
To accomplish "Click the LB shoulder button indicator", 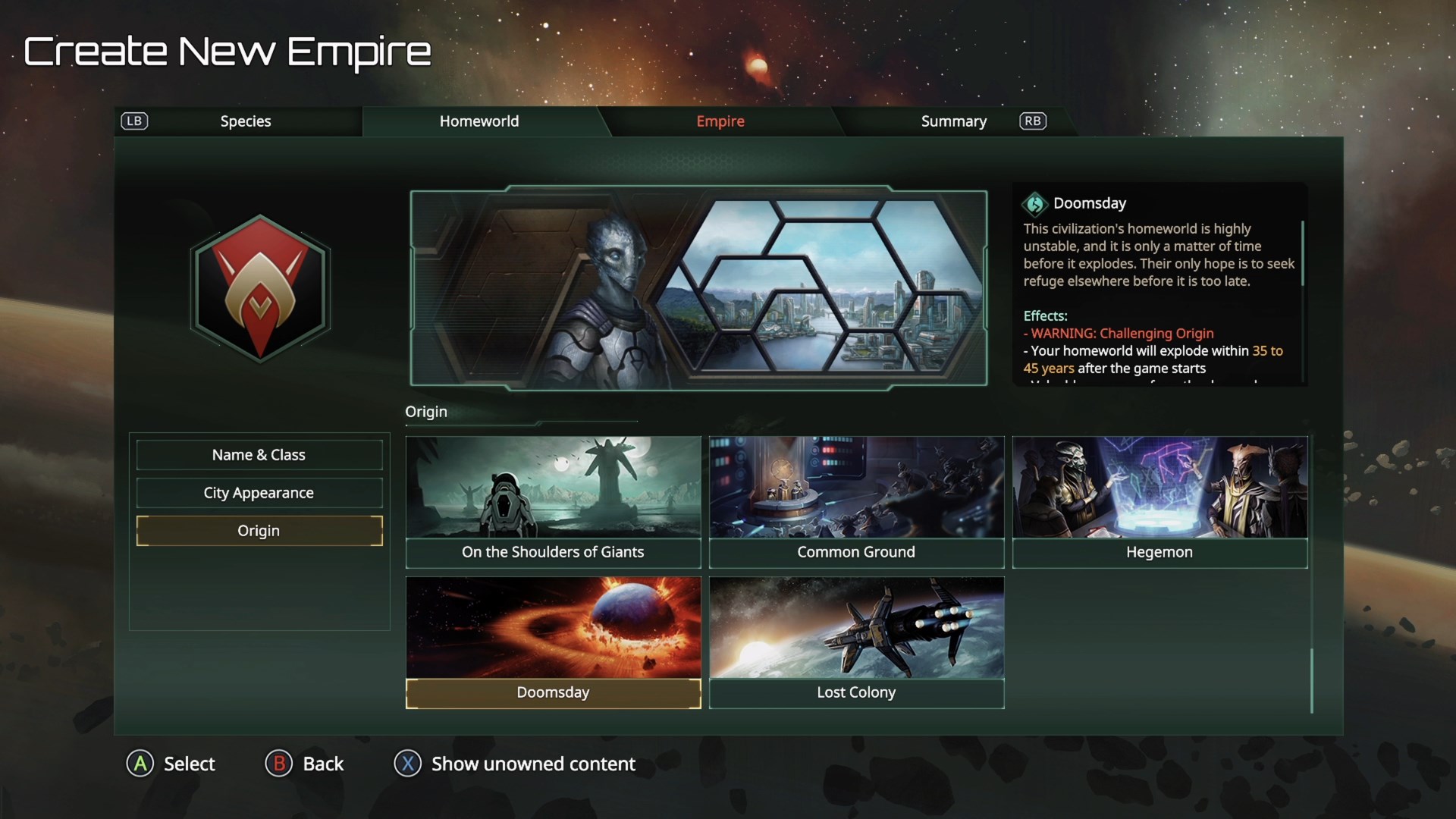I will [134, 121].
